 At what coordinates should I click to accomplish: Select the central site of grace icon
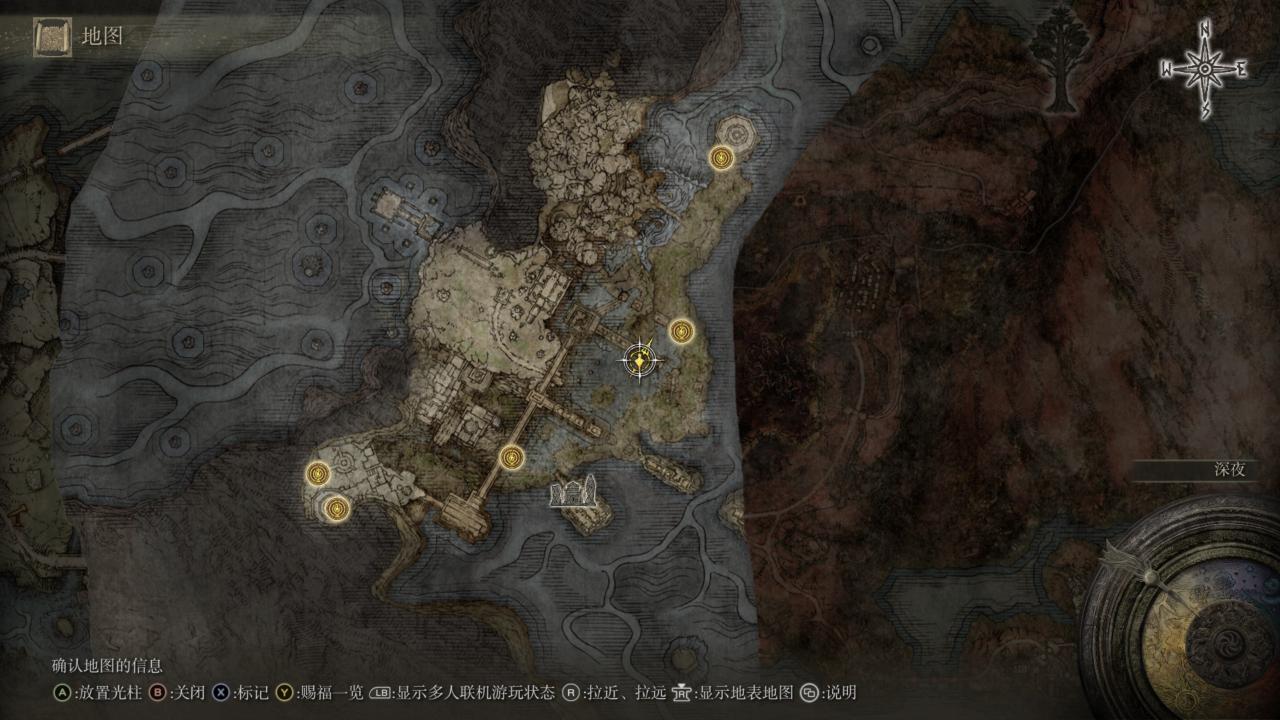coord(681,331)
